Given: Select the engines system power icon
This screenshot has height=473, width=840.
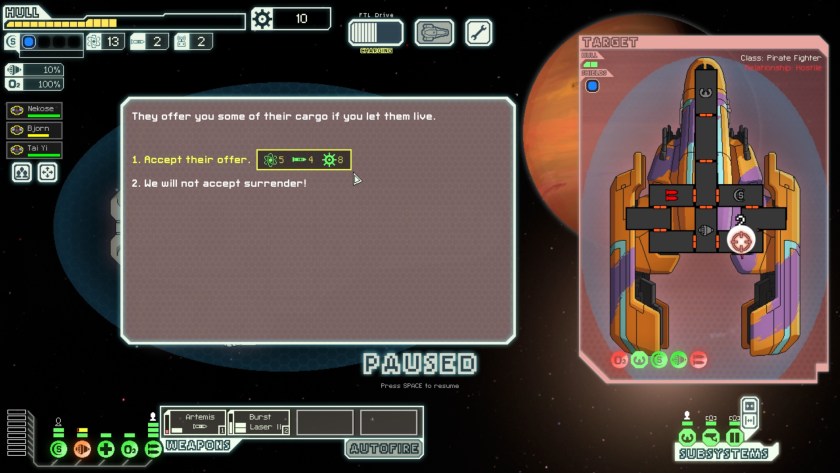Looking at the screenshot, I should [x=82, y=449].
